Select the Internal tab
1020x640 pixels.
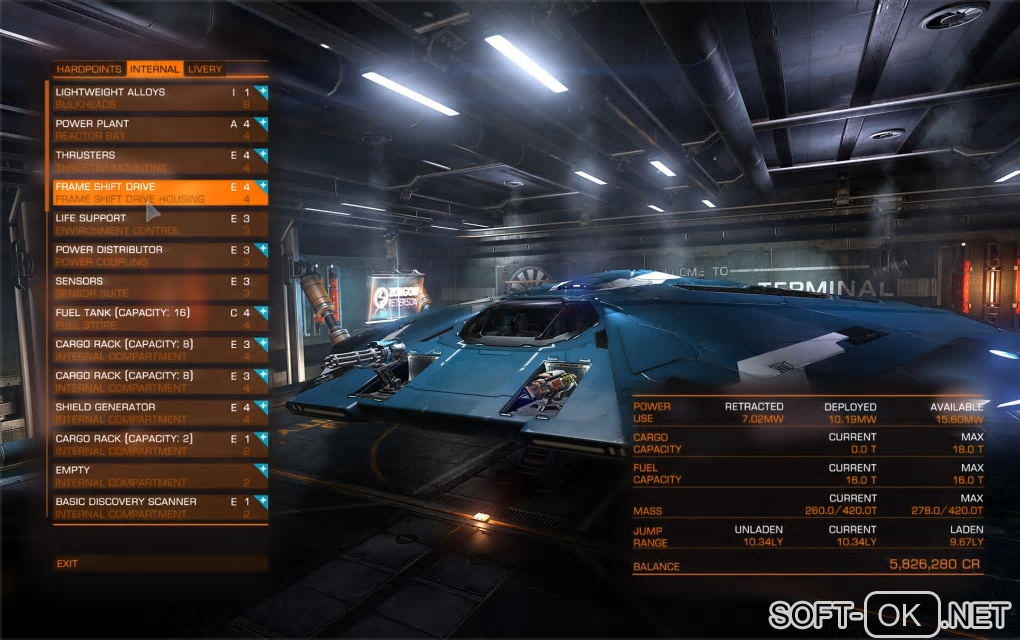pos(154,70)
